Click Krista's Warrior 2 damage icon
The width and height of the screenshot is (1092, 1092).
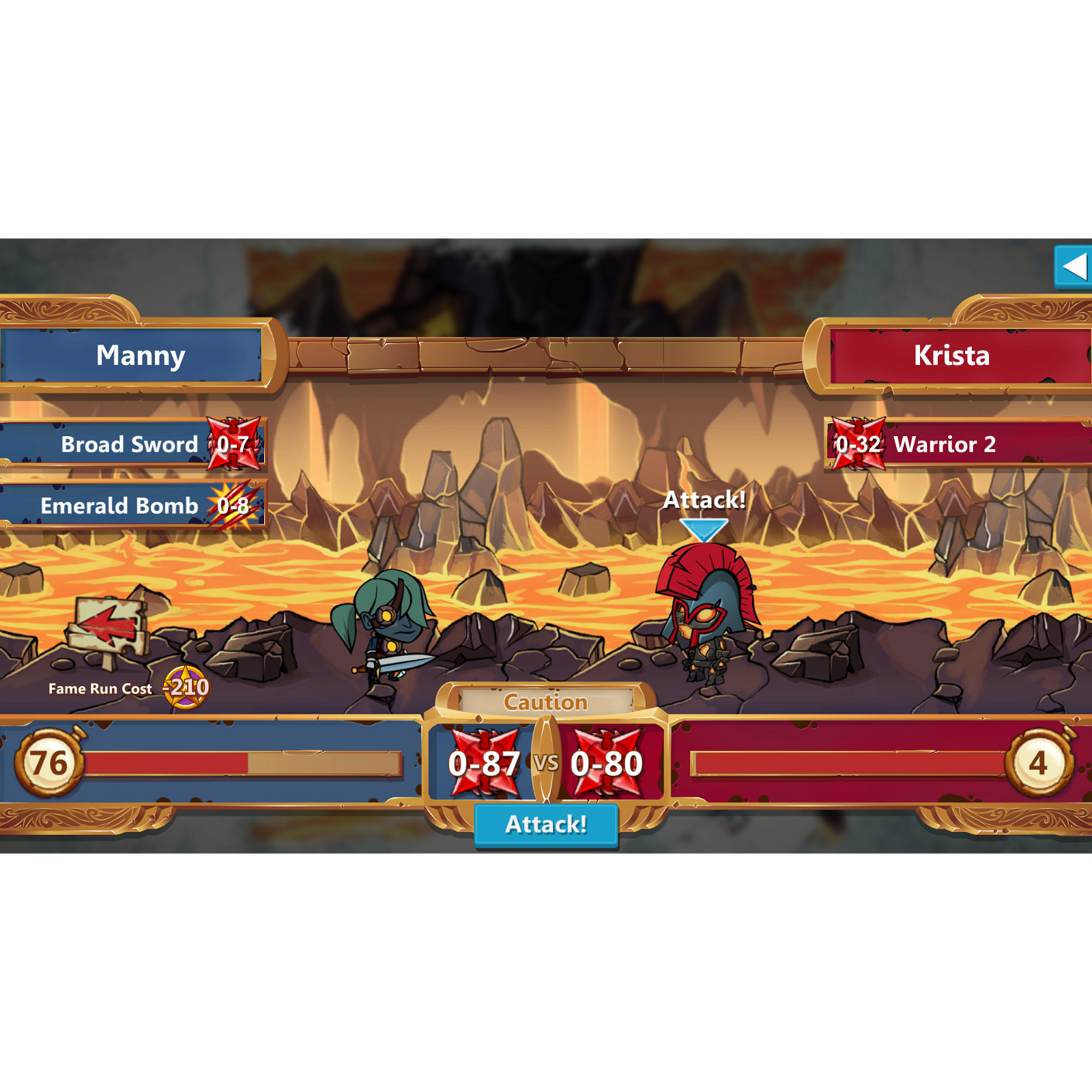858,444
